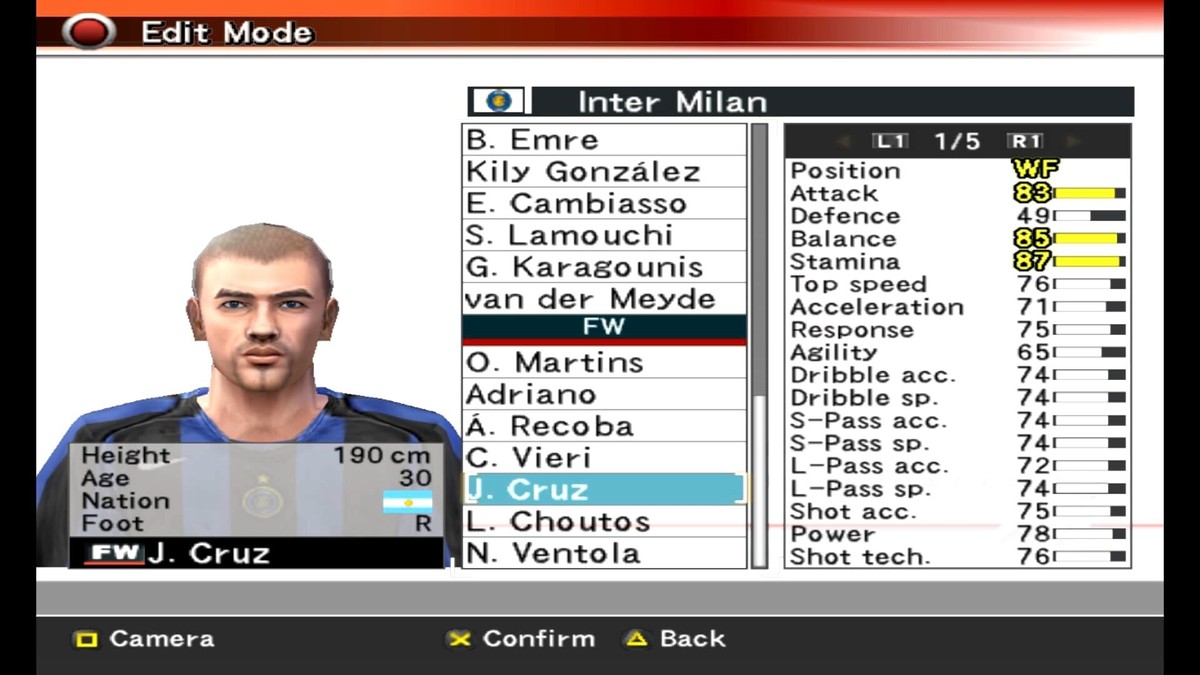Go to the previous stats page arrow
Screen dimensions: 1200x675
(843, 142)
